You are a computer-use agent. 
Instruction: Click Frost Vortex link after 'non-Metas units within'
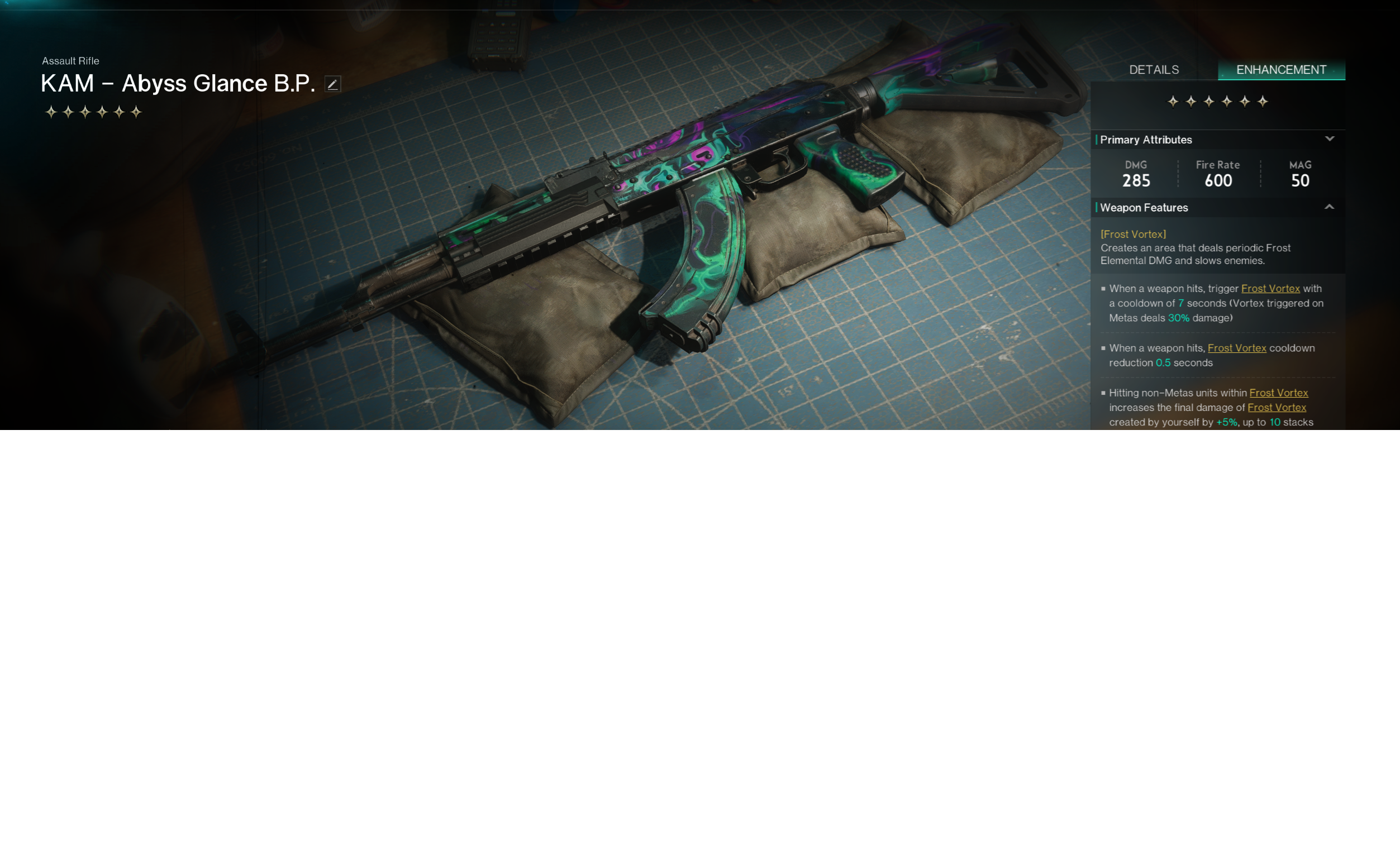(x=1278, y=393)
